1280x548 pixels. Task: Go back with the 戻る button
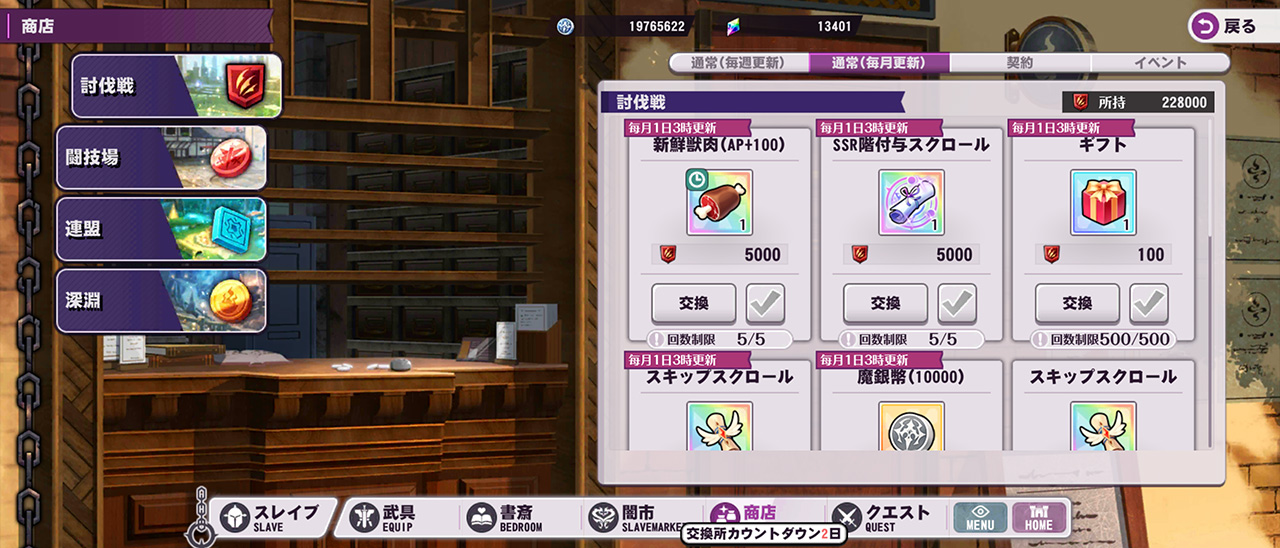coord(1228,27)
